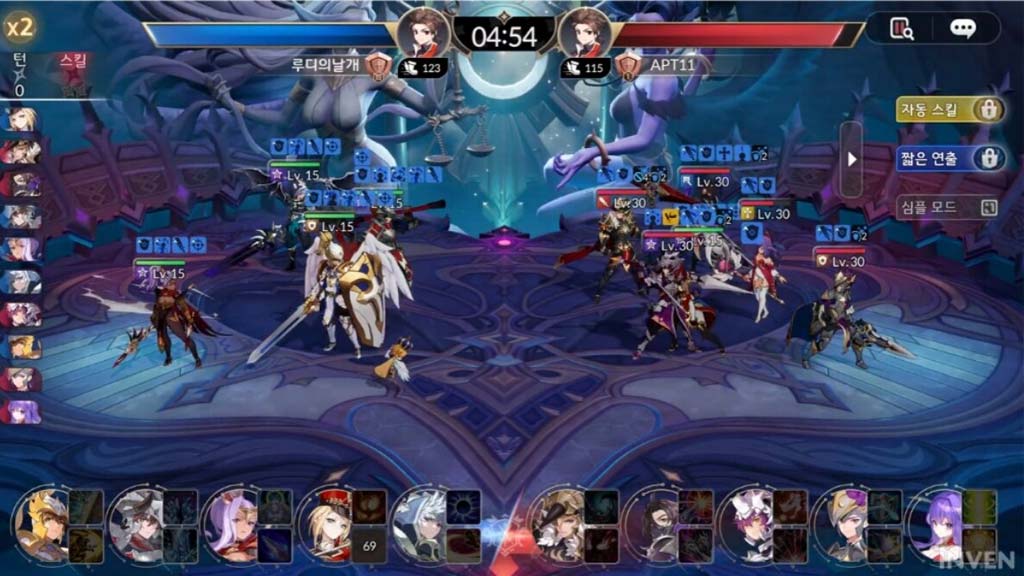Toggle the 짧은 연출 short animation button
This screenshot has width=1024, height=576.
click(x=950, y=158)
